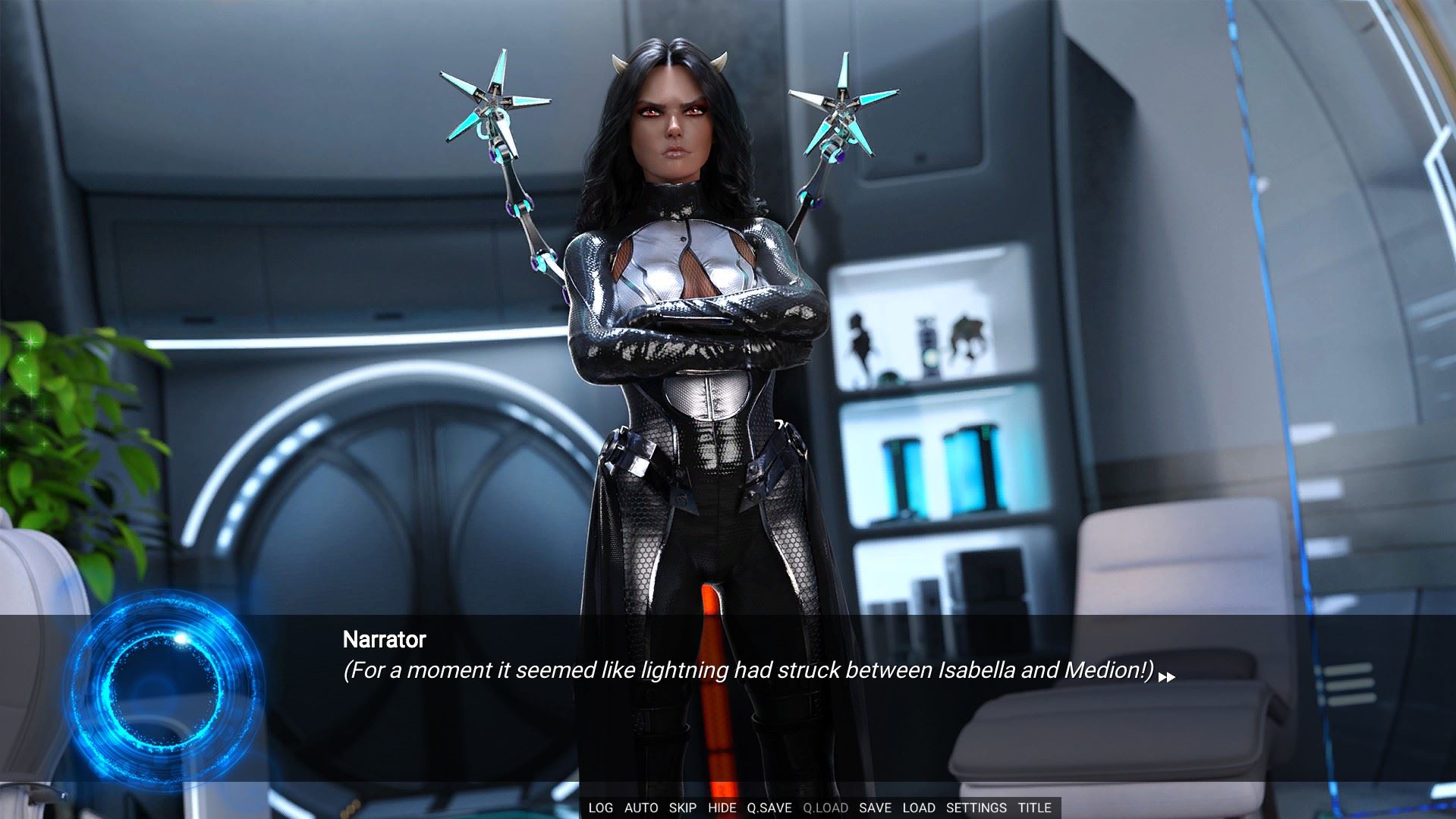Image resolution: width=1456 pixels, height=819 pixels.
Task: Open the LOAD screen
Action: pos(919,808)
